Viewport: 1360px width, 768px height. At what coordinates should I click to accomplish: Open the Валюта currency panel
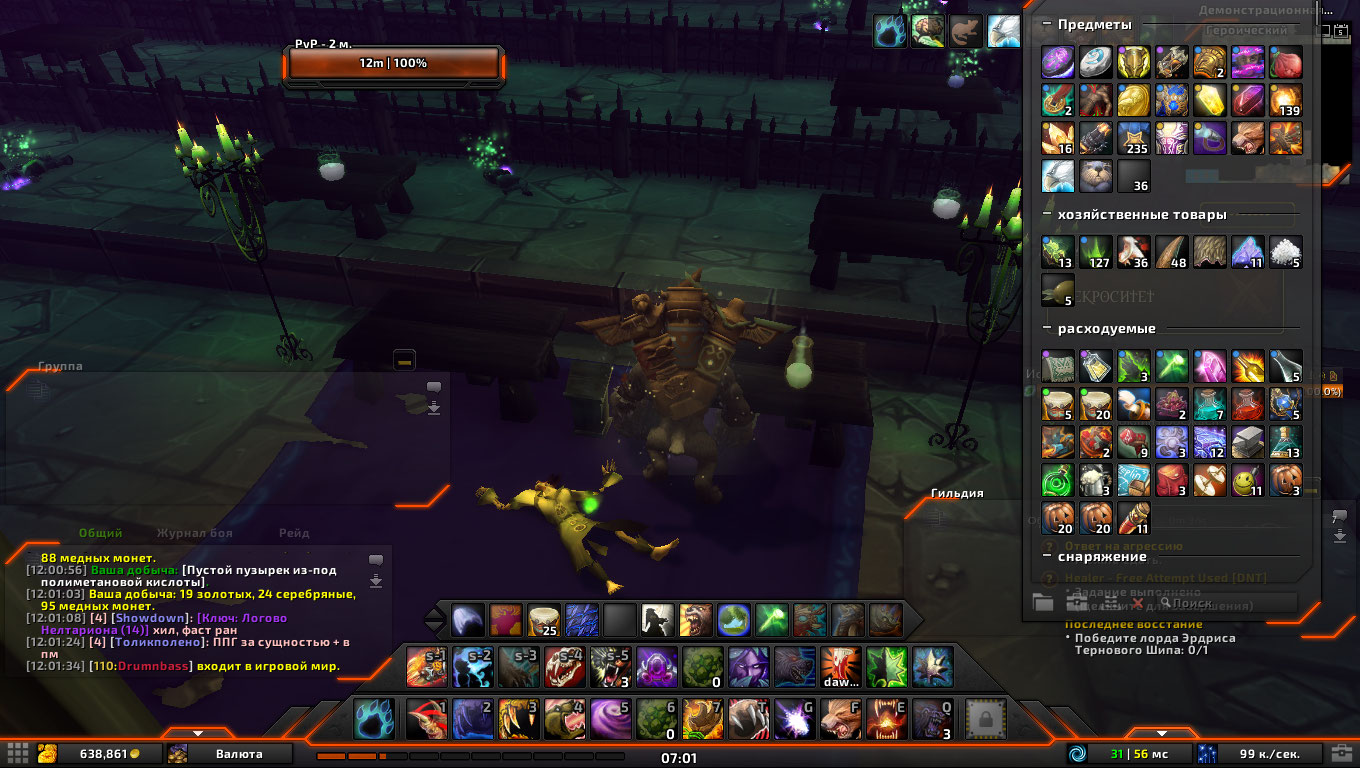pyautogui.click(x=239, y=754)
